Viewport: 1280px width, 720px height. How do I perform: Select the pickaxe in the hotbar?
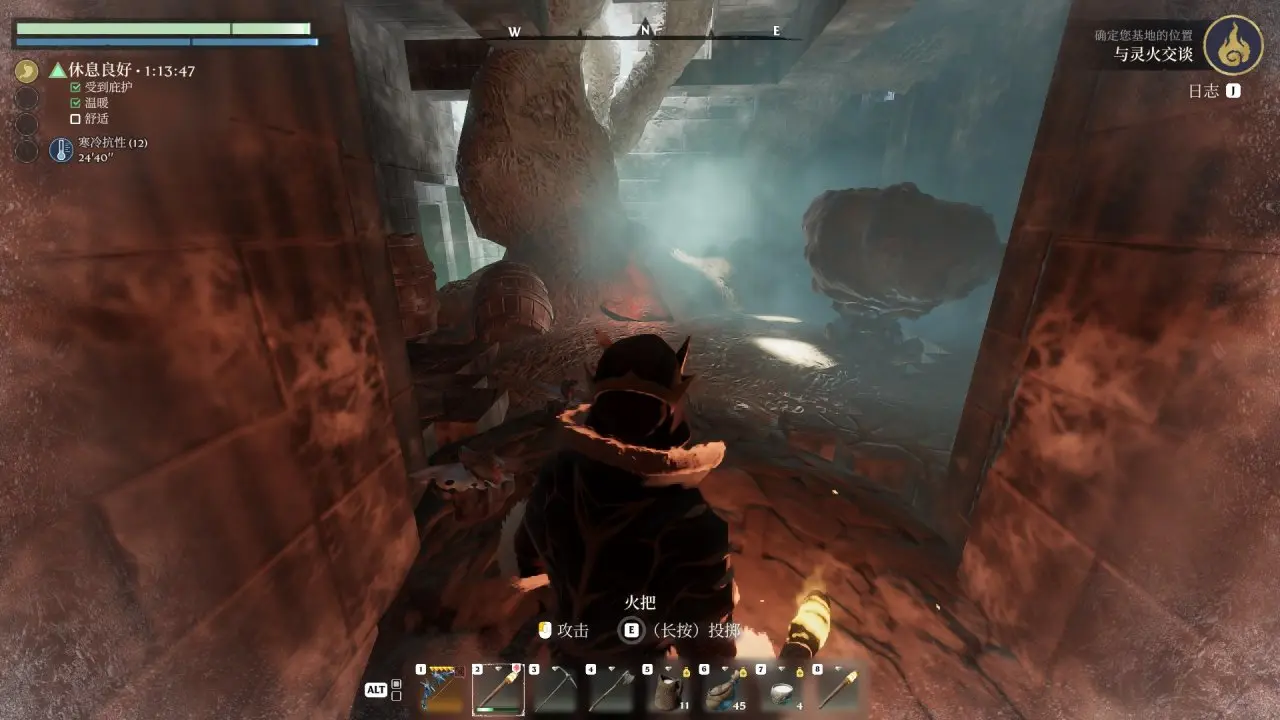point(555,689)
